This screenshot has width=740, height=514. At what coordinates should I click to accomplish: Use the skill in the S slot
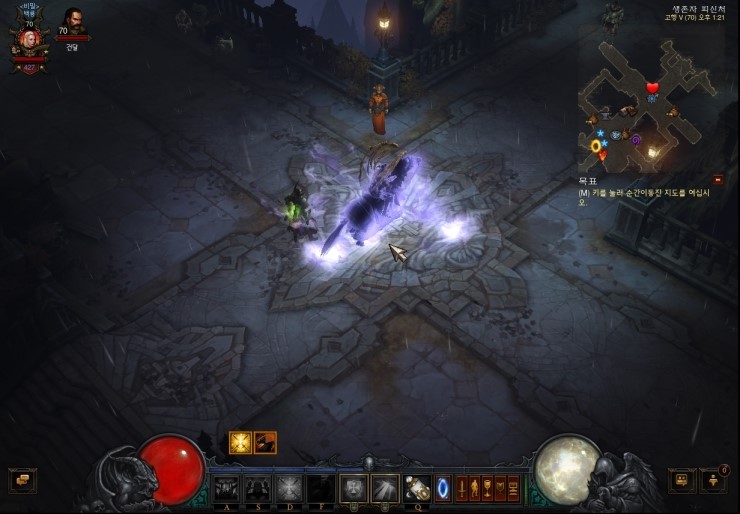[258, 488]
